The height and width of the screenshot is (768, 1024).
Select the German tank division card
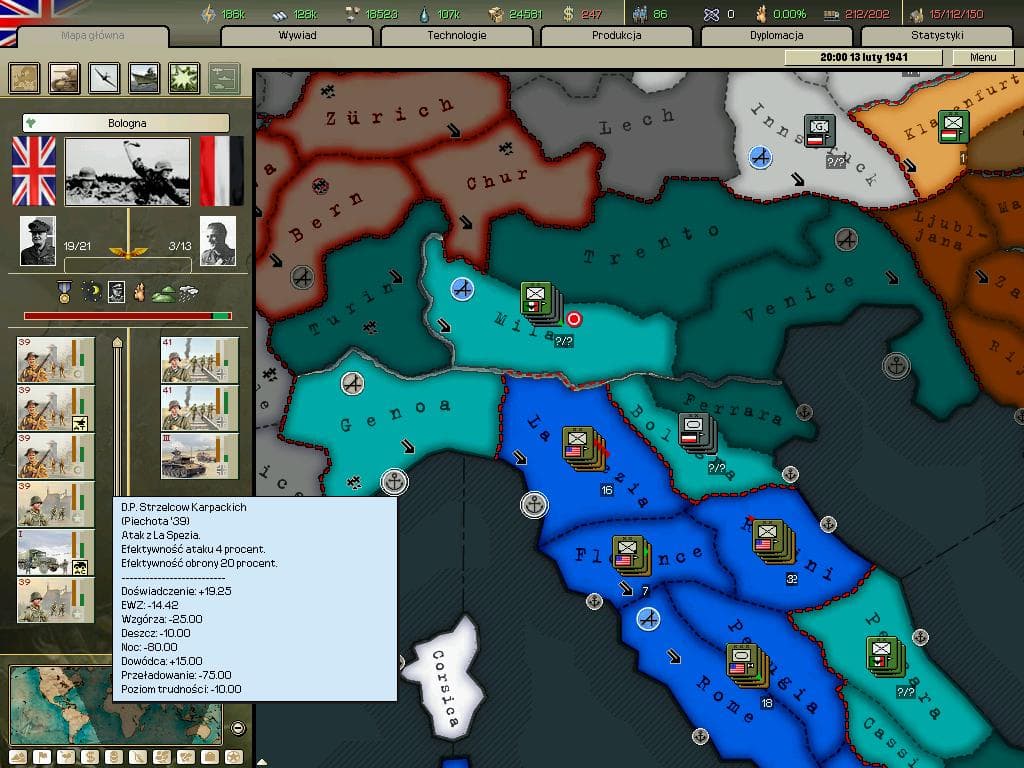200,456
